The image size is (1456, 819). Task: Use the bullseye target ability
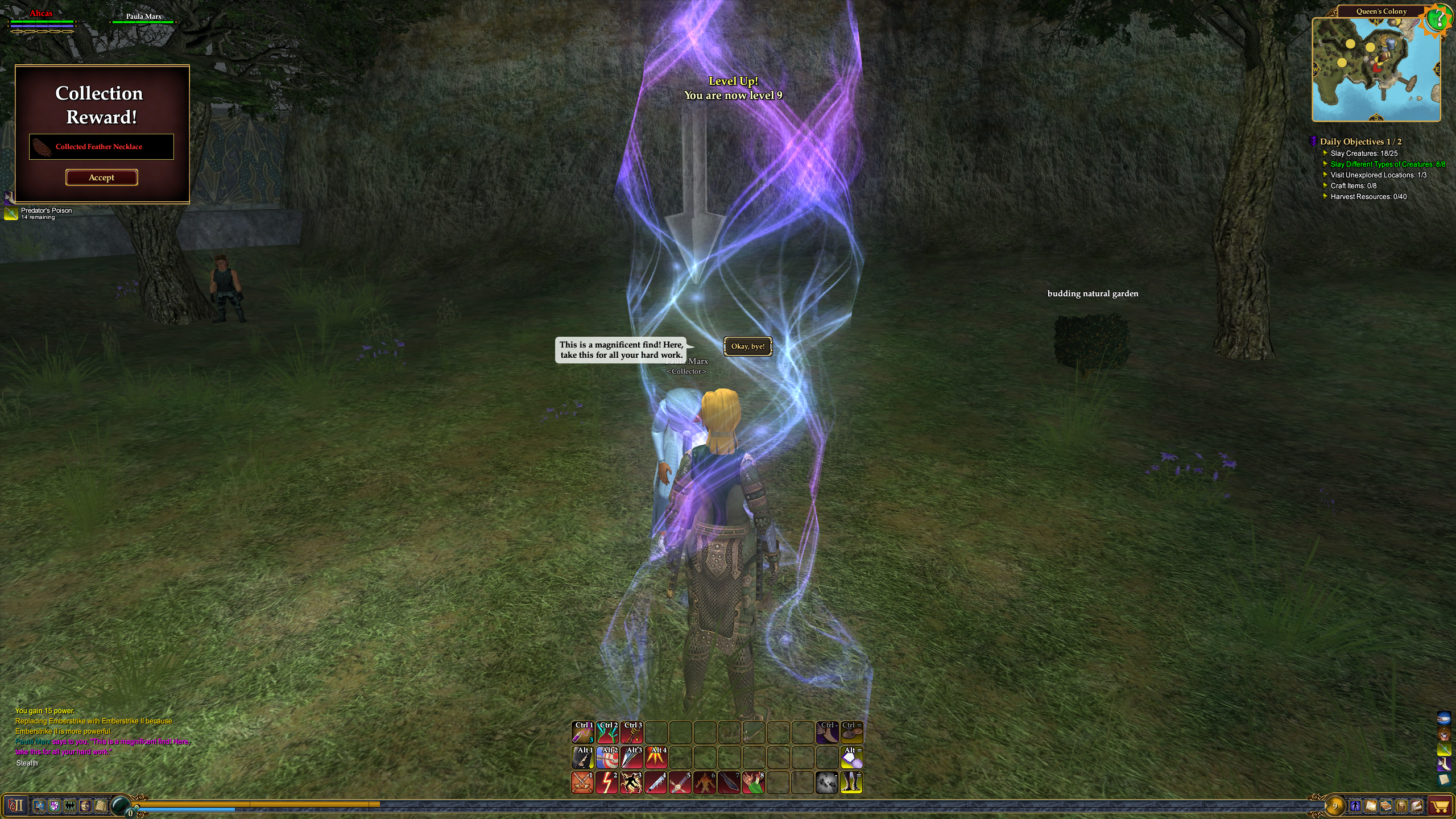pos(607,758)
